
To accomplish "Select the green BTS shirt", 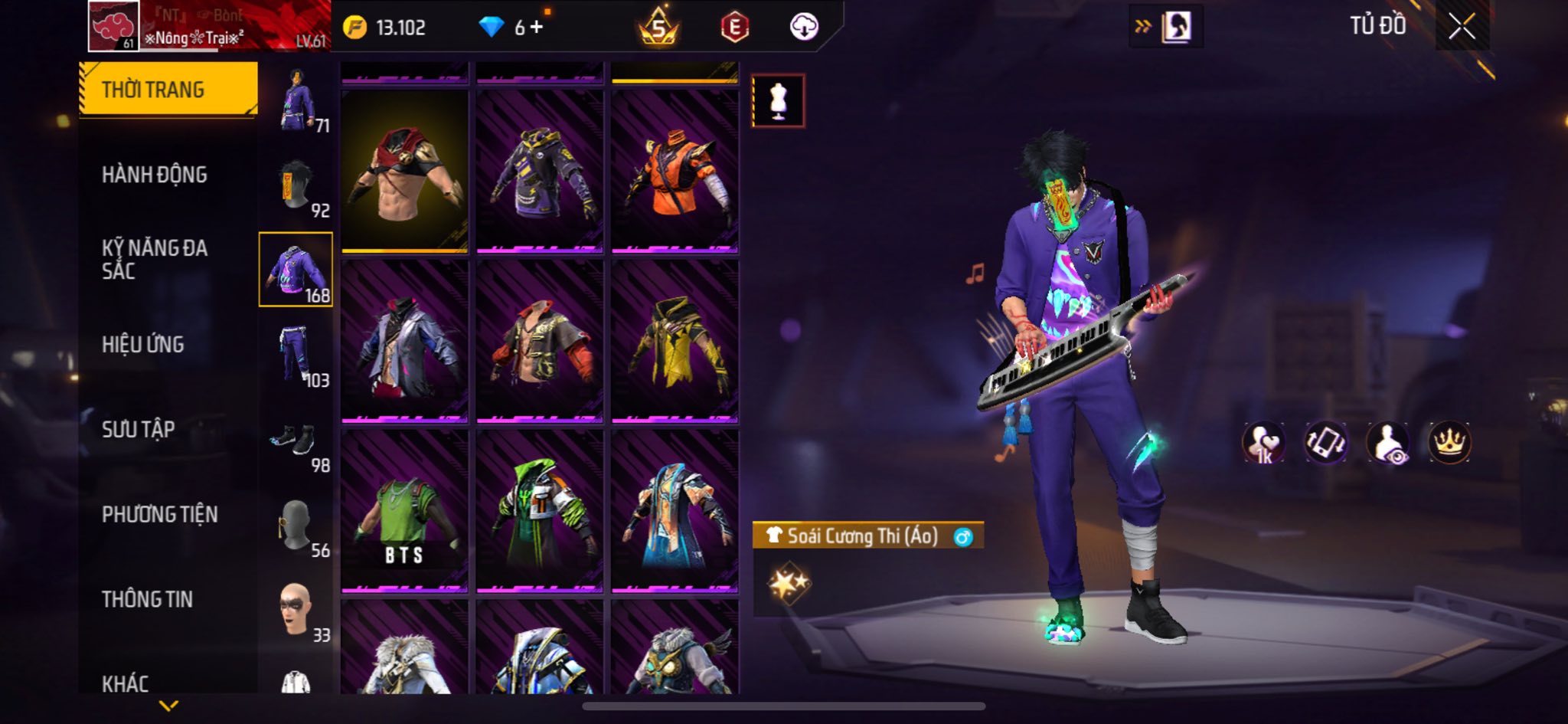I will 404,511.
